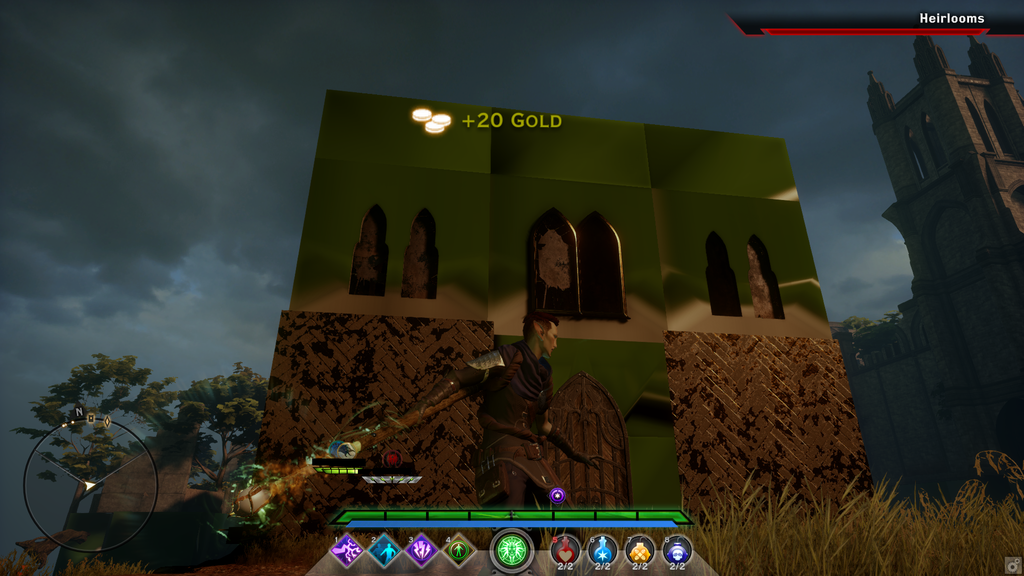1024x576 pixels.
Task: Activate the green figure ability in slot 4
Action: pos(458,550)
